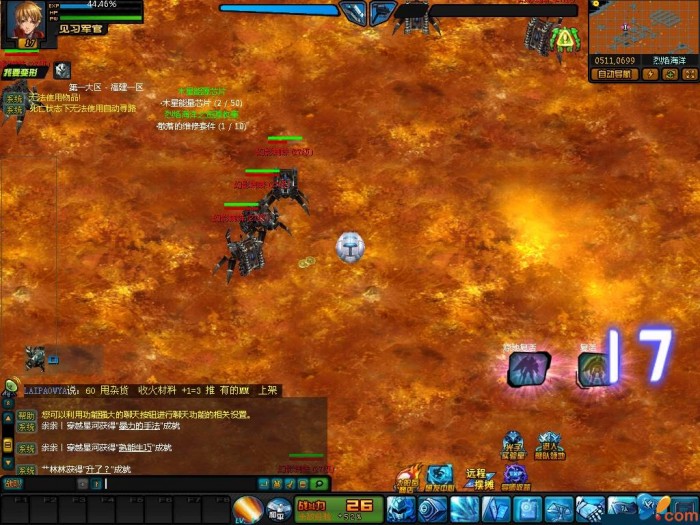The image size is (700, 525).
Task: Open the 好友中心 friend center icon
Action: point(441,476)
